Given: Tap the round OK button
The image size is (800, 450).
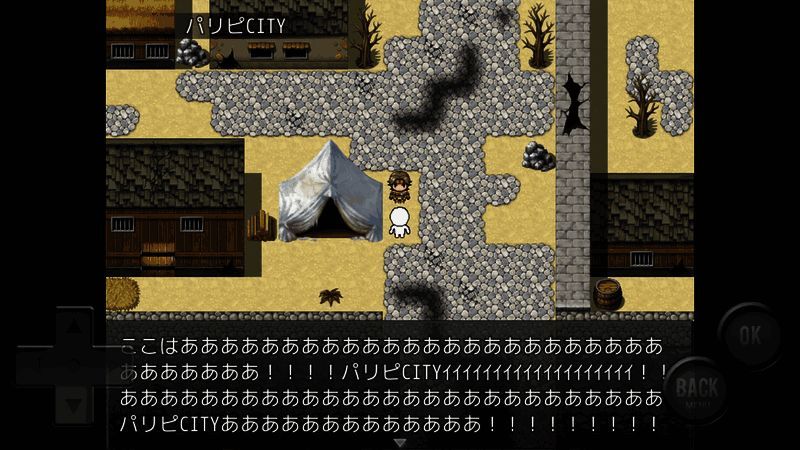Looking at the screenshot, I should tap(749, 335).
